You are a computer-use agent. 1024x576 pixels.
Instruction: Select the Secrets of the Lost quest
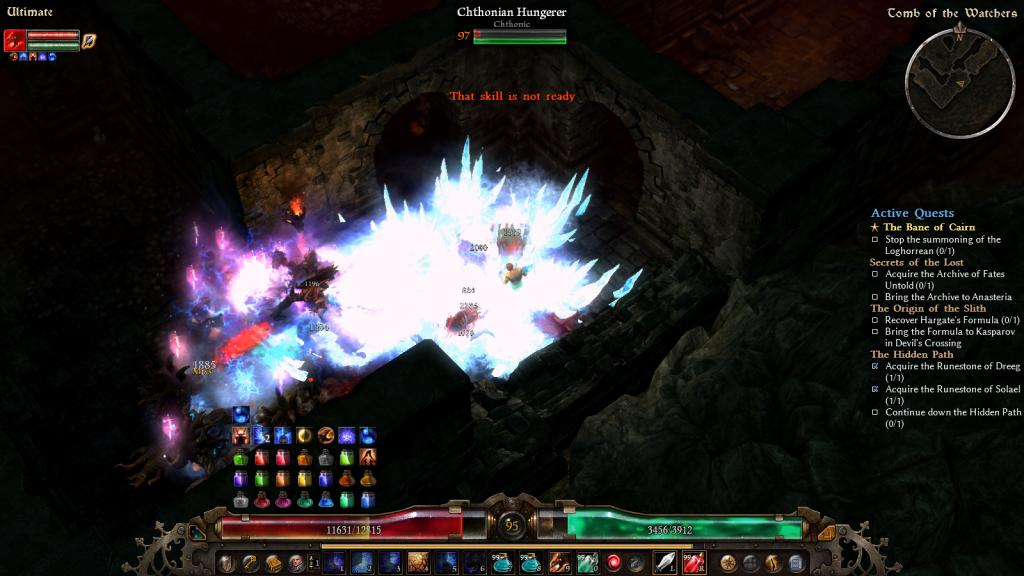tap(916, 262)
